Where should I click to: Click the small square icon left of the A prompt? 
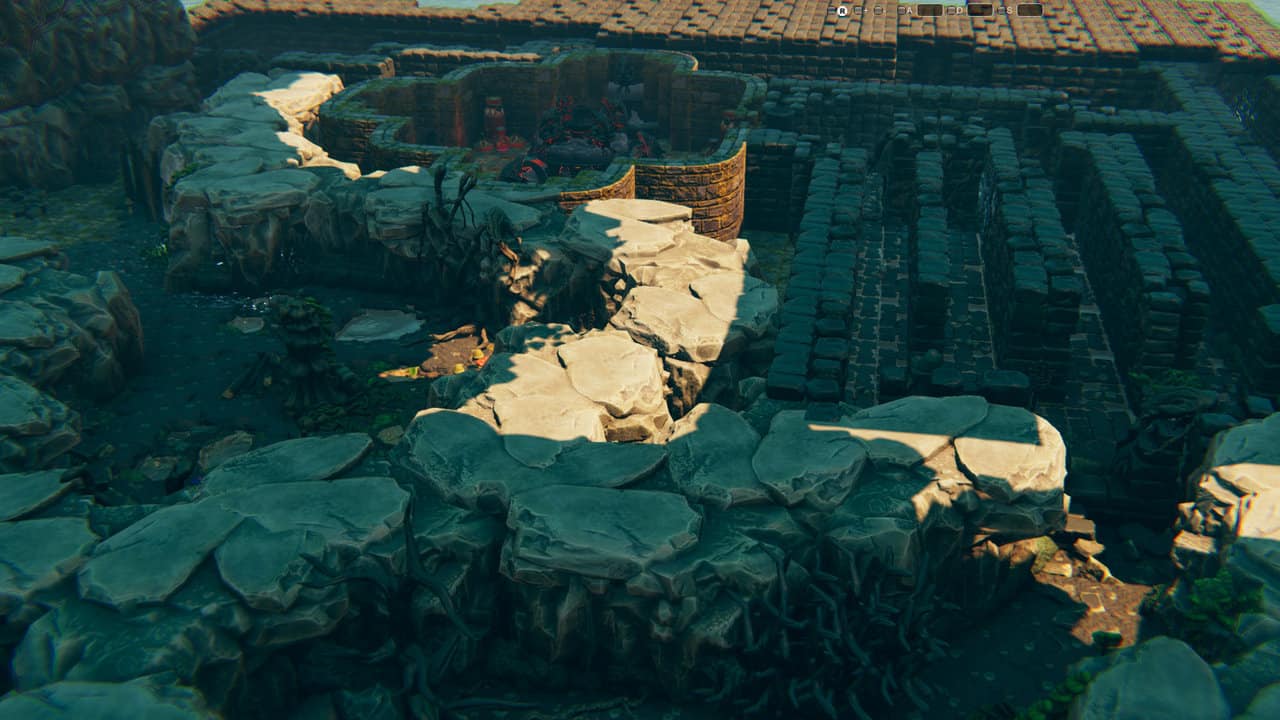tap(901, 10)
